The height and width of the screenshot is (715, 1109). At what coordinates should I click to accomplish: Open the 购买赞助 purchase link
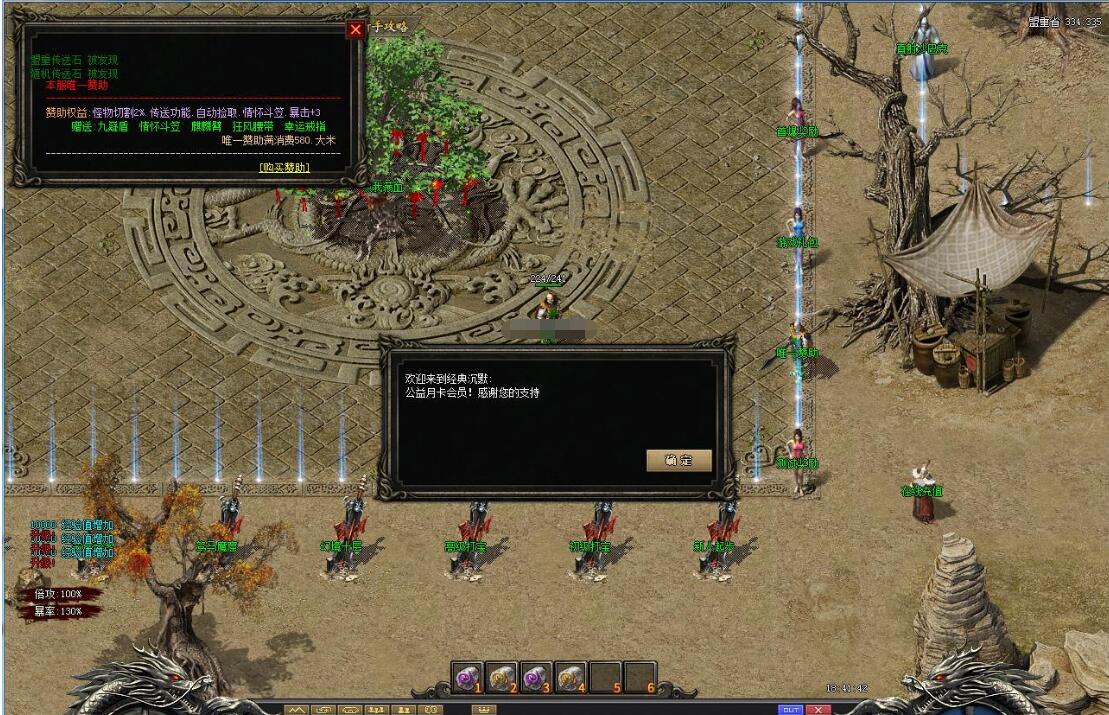(x=284, y=168)
